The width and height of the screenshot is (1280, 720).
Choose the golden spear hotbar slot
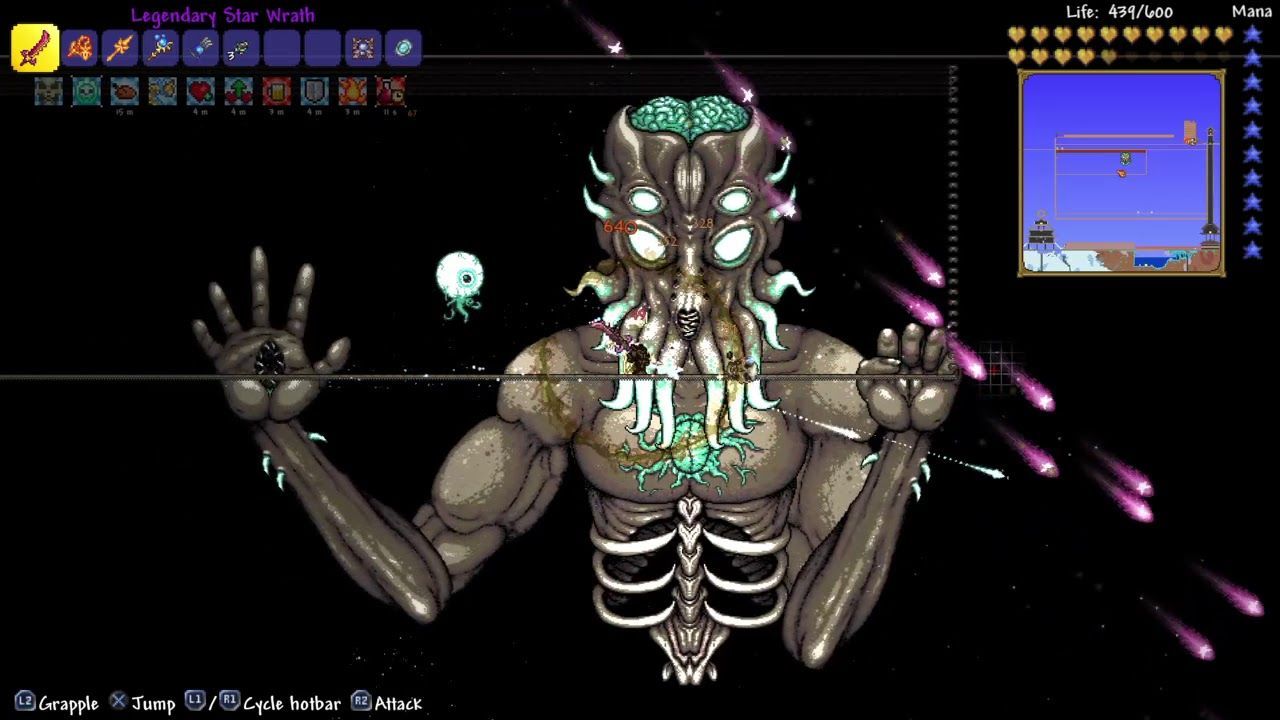coord(120,48)
